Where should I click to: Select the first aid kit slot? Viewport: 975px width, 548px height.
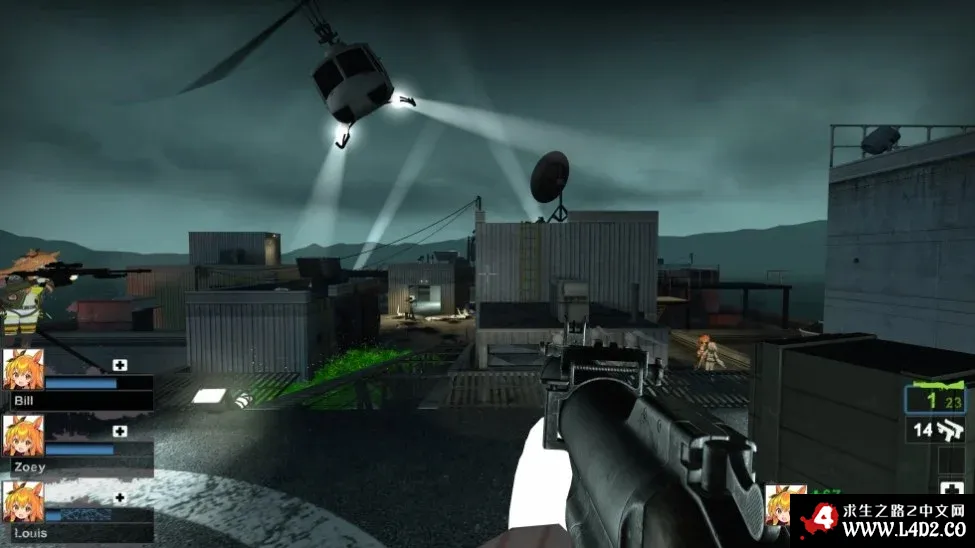(x=951, y=489)
